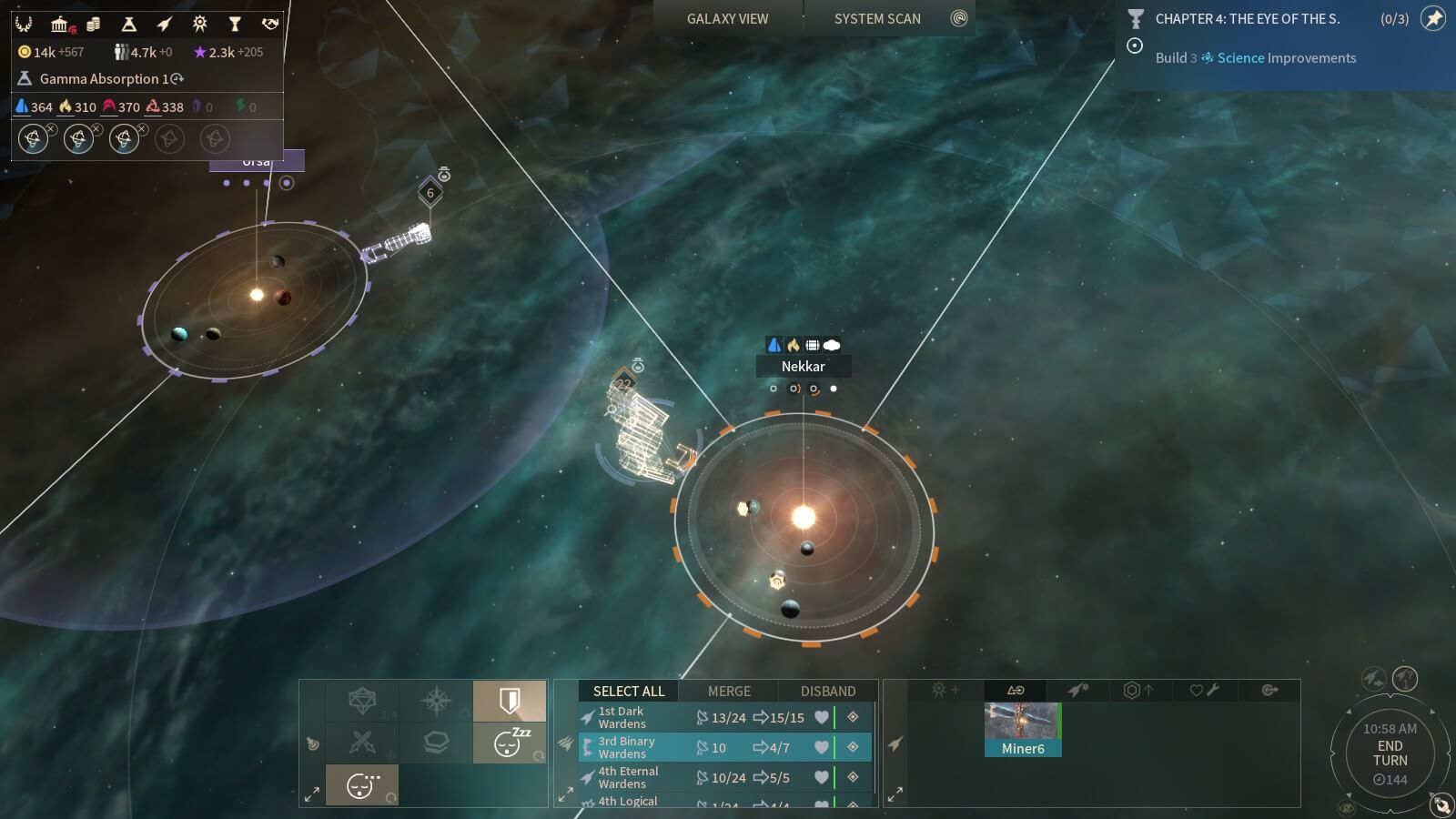Open the Galaxy View

pos(727,18)
